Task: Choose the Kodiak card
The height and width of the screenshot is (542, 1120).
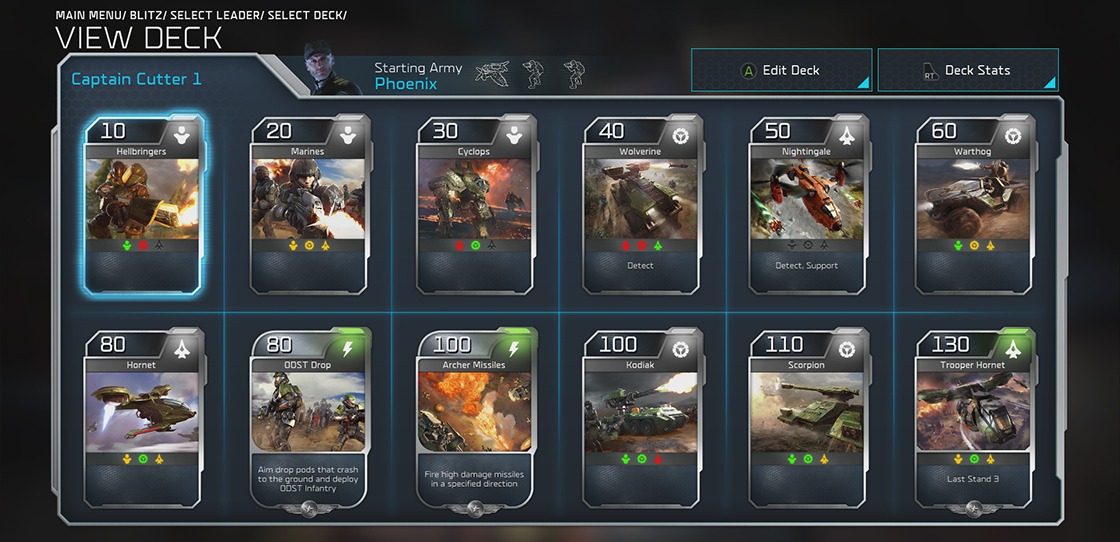Action: coord(641,418)
